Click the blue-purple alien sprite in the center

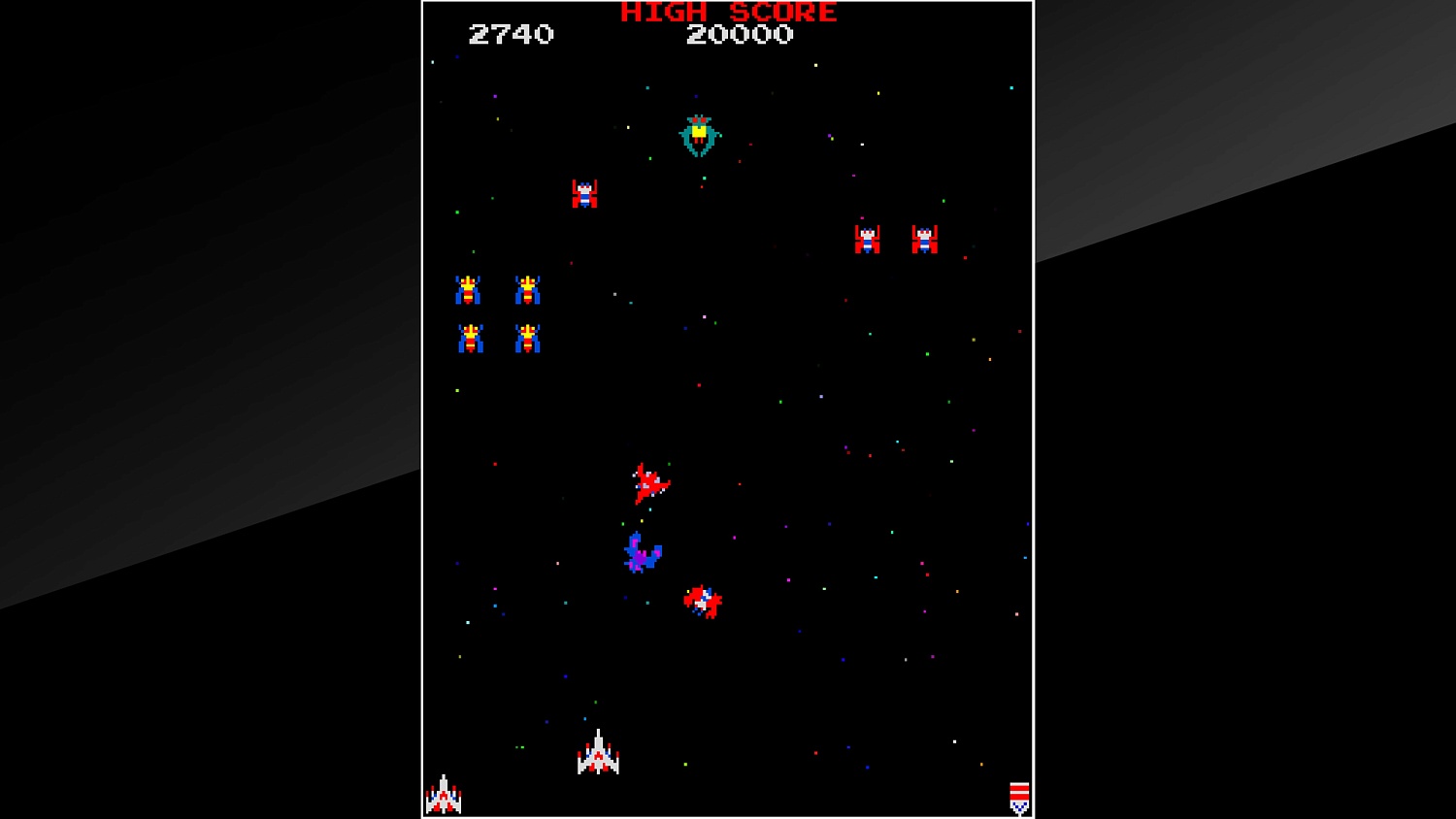click(x=642, y=553)
